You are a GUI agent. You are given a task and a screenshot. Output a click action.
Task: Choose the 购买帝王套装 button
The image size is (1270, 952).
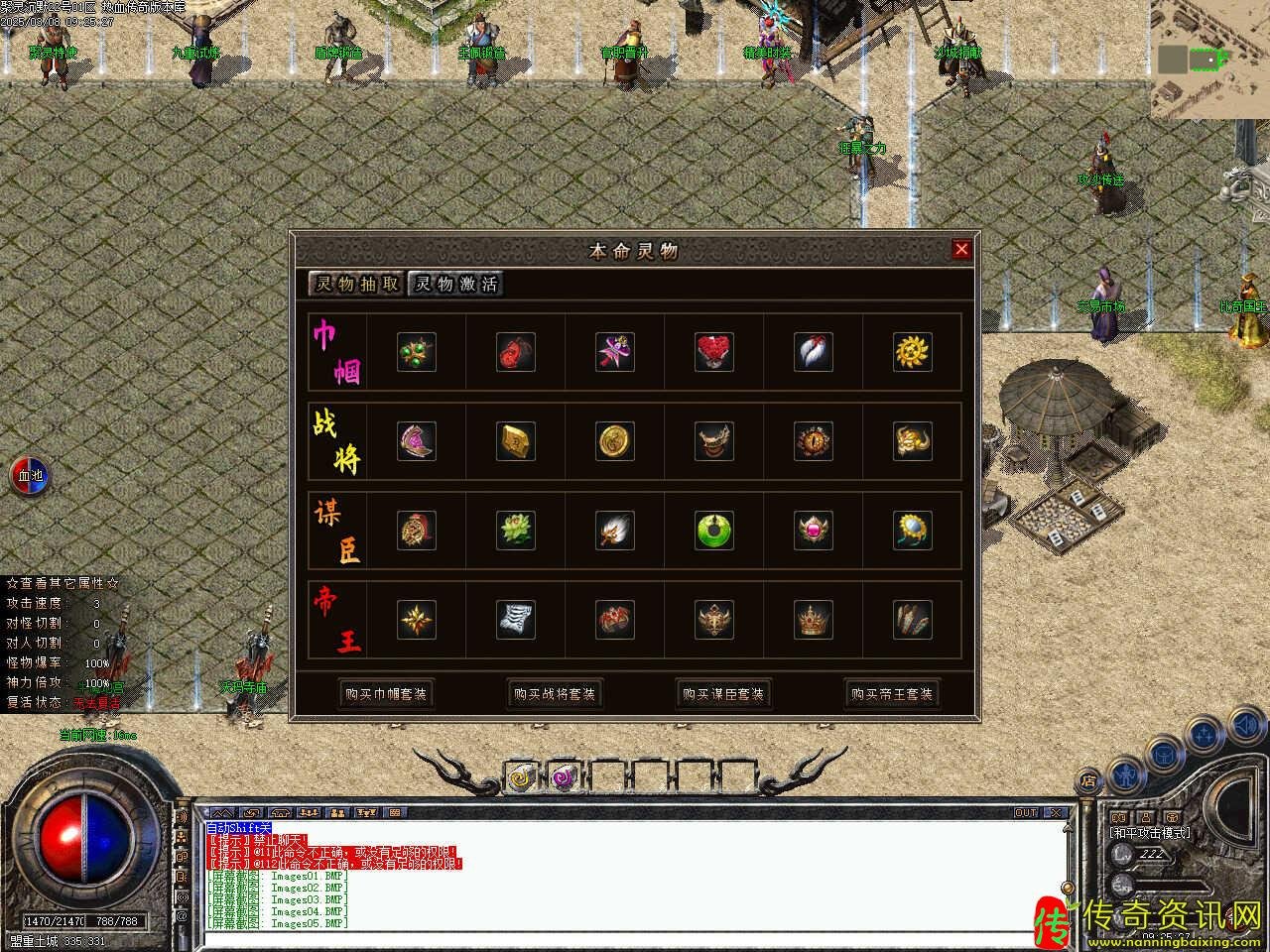pyautogui.click(x=892, y=694)
